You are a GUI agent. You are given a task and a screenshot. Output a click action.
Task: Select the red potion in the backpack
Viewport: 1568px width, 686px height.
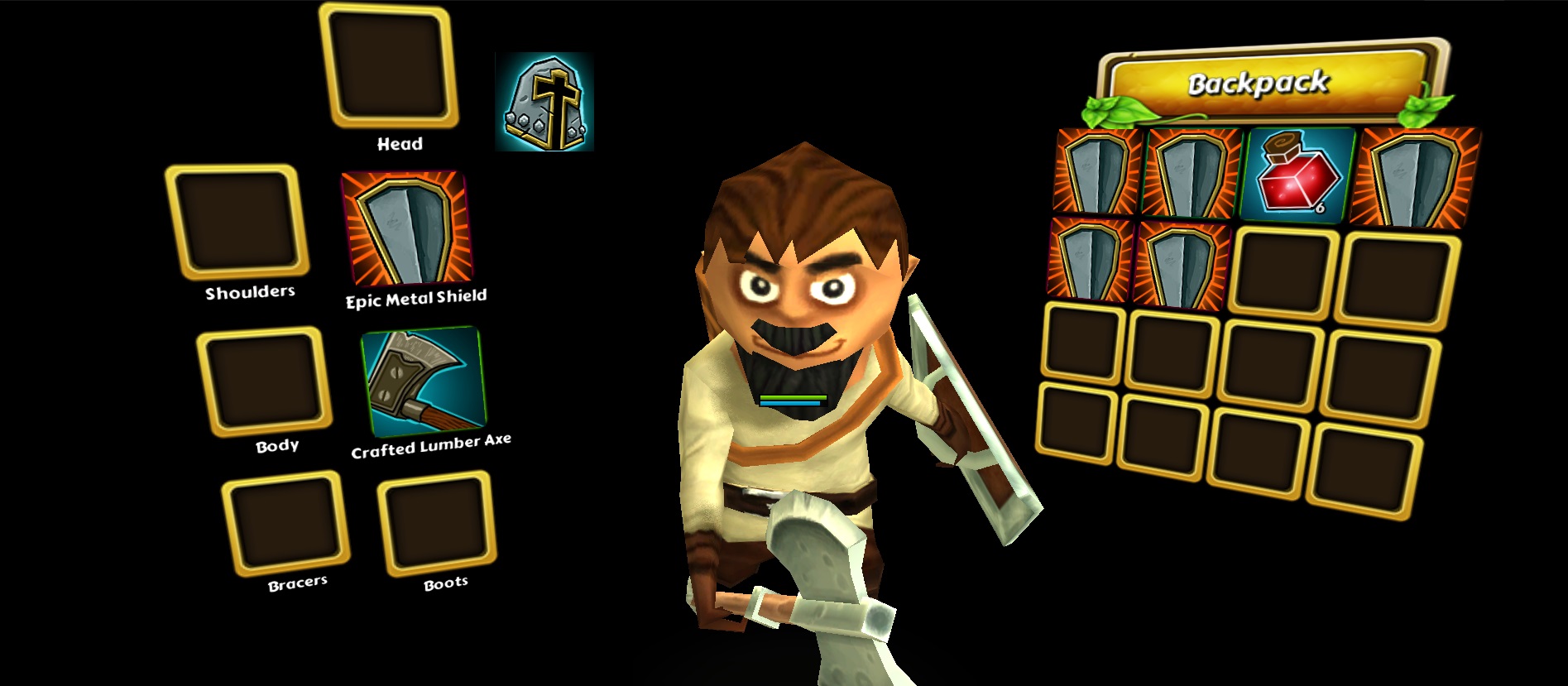tap(1297, 173)
